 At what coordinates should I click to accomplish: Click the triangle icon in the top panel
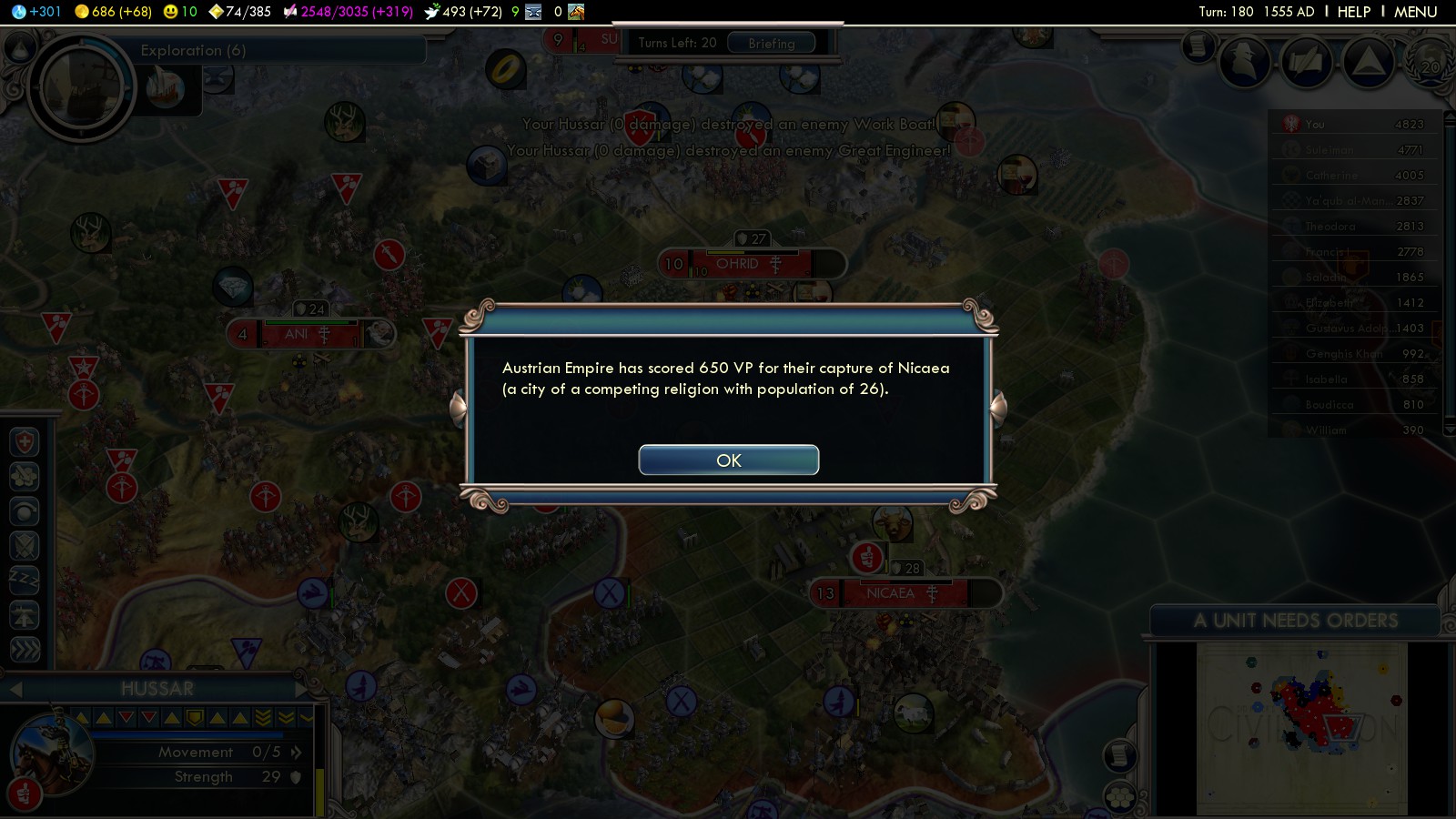(x=1368, y=62)
